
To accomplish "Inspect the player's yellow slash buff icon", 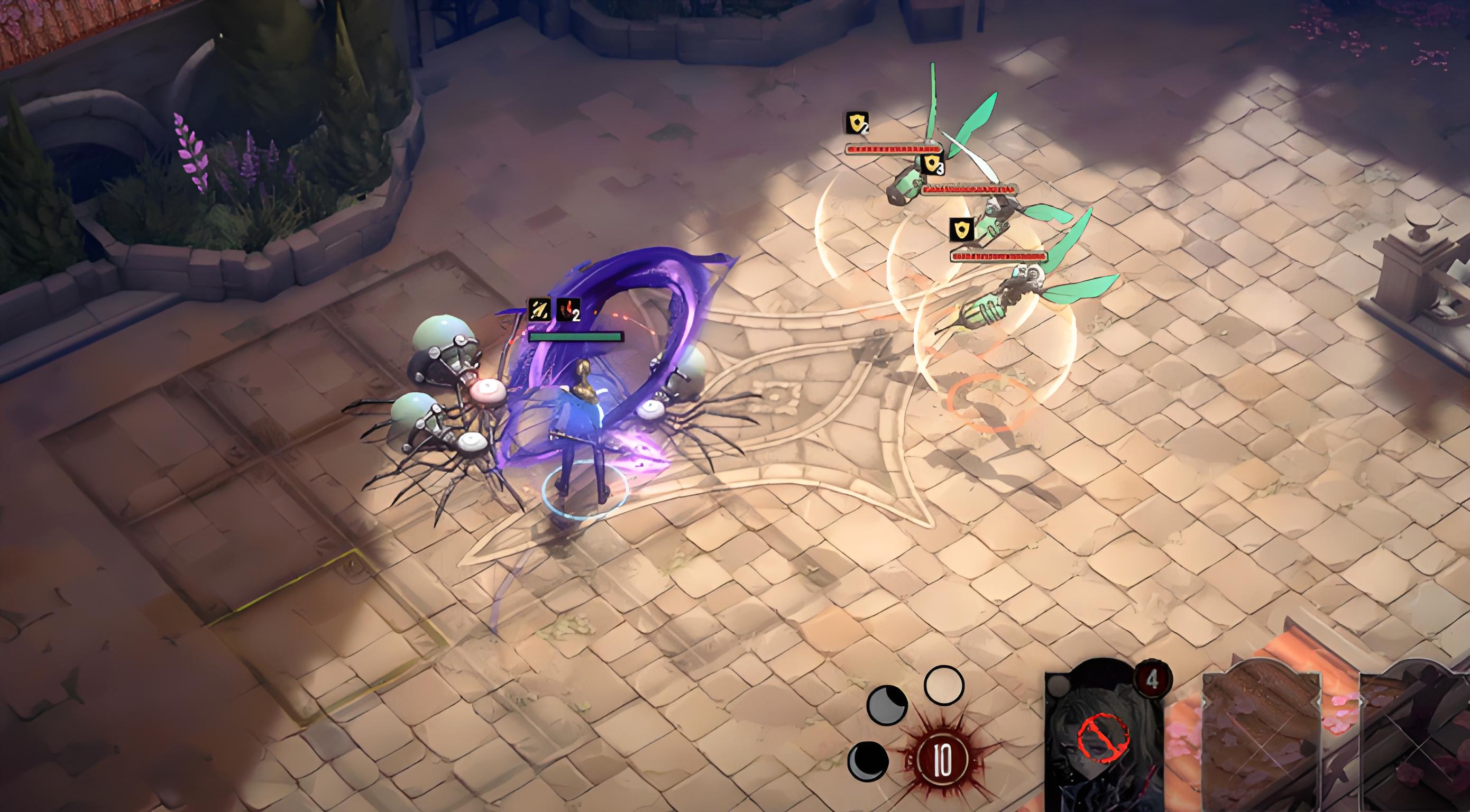I will coord(539,310).
